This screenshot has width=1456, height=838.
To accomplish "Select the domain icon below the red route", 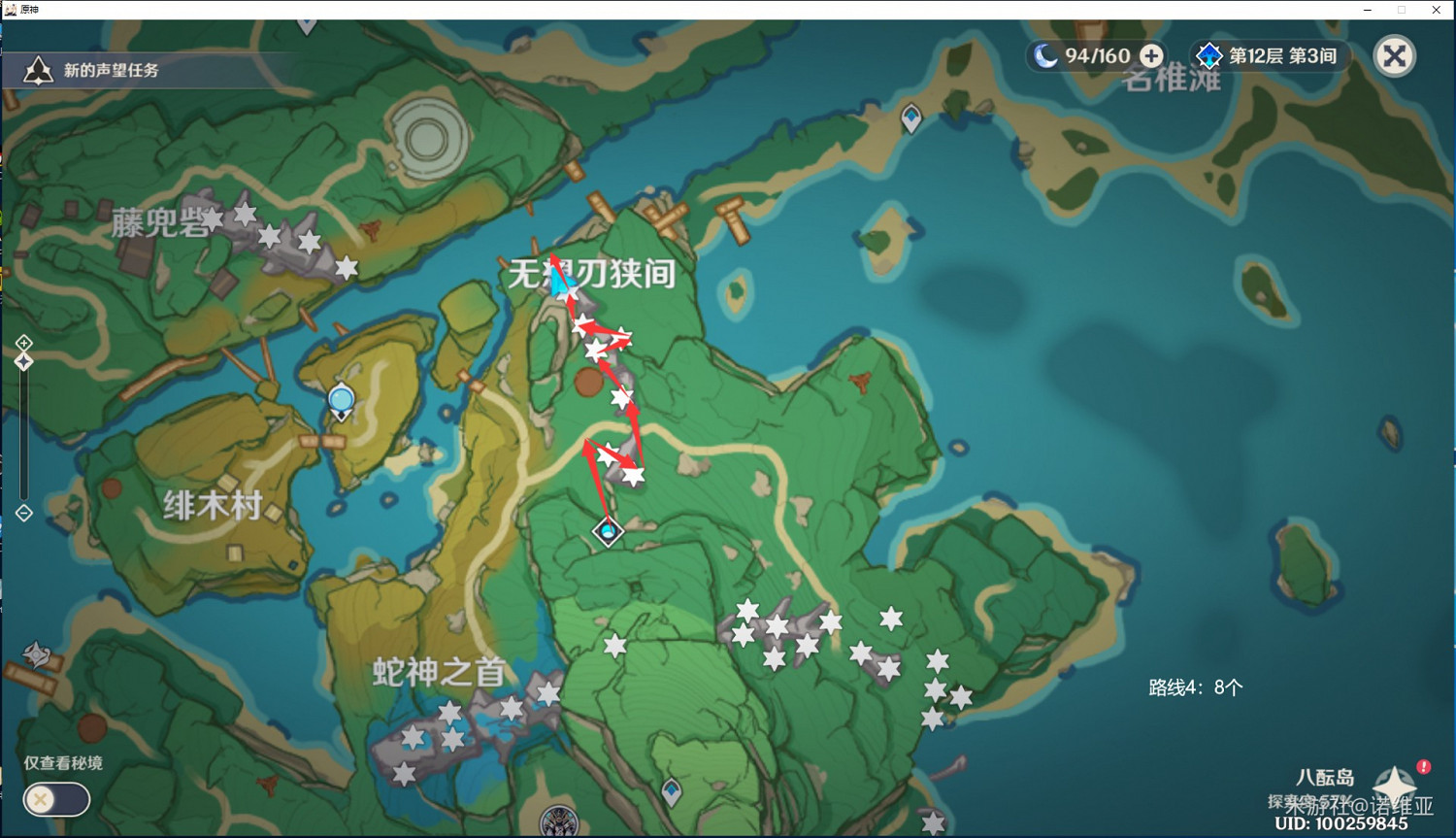I will (608, 530).
